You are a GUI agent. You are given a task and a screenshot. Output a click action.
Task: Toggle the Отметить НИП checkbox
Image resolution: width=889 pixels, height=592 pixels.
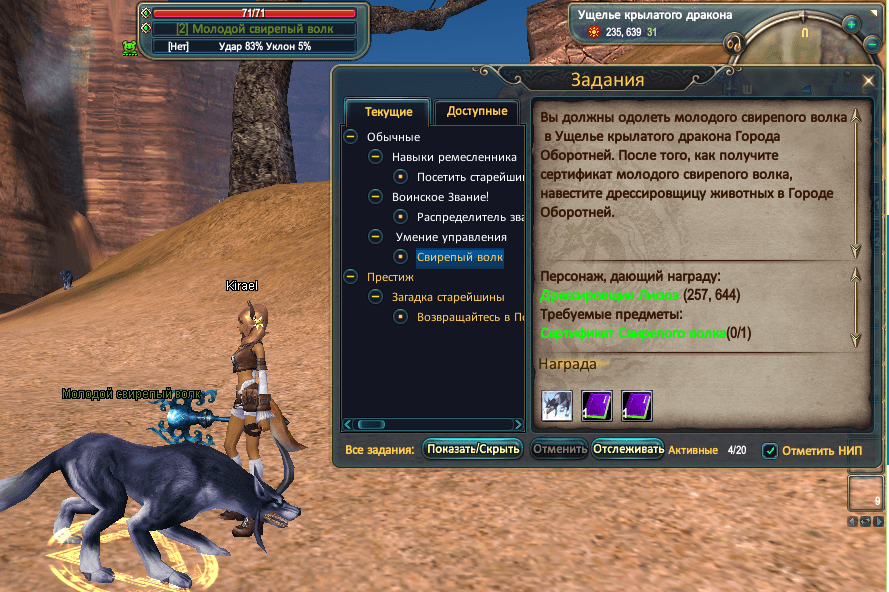pos(770,451)
